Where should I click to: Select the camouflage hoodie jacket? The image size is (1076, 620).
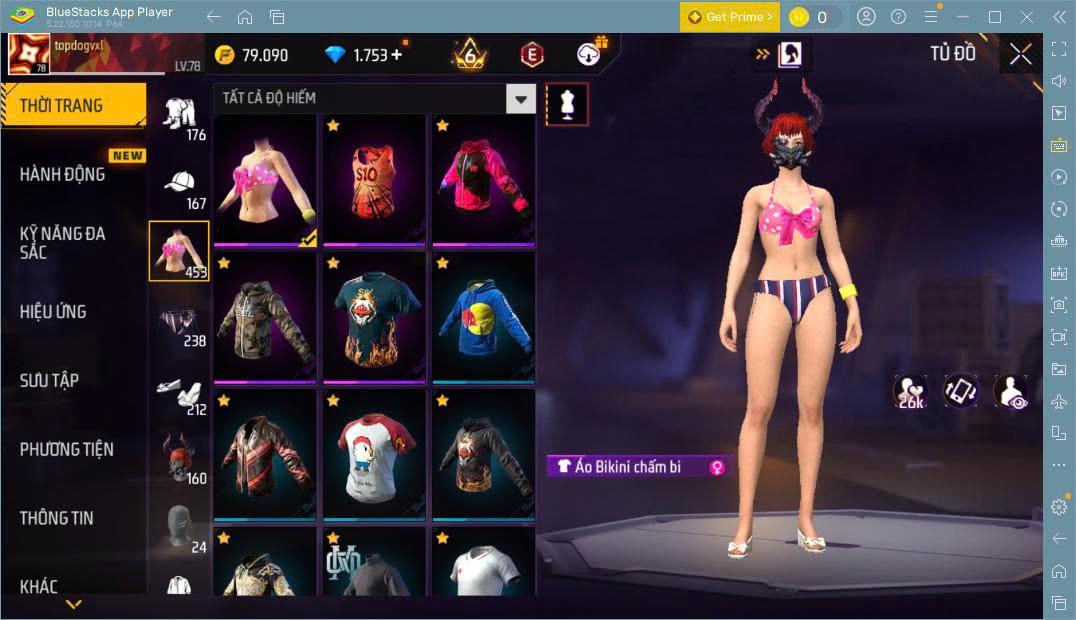pos(265,317)
